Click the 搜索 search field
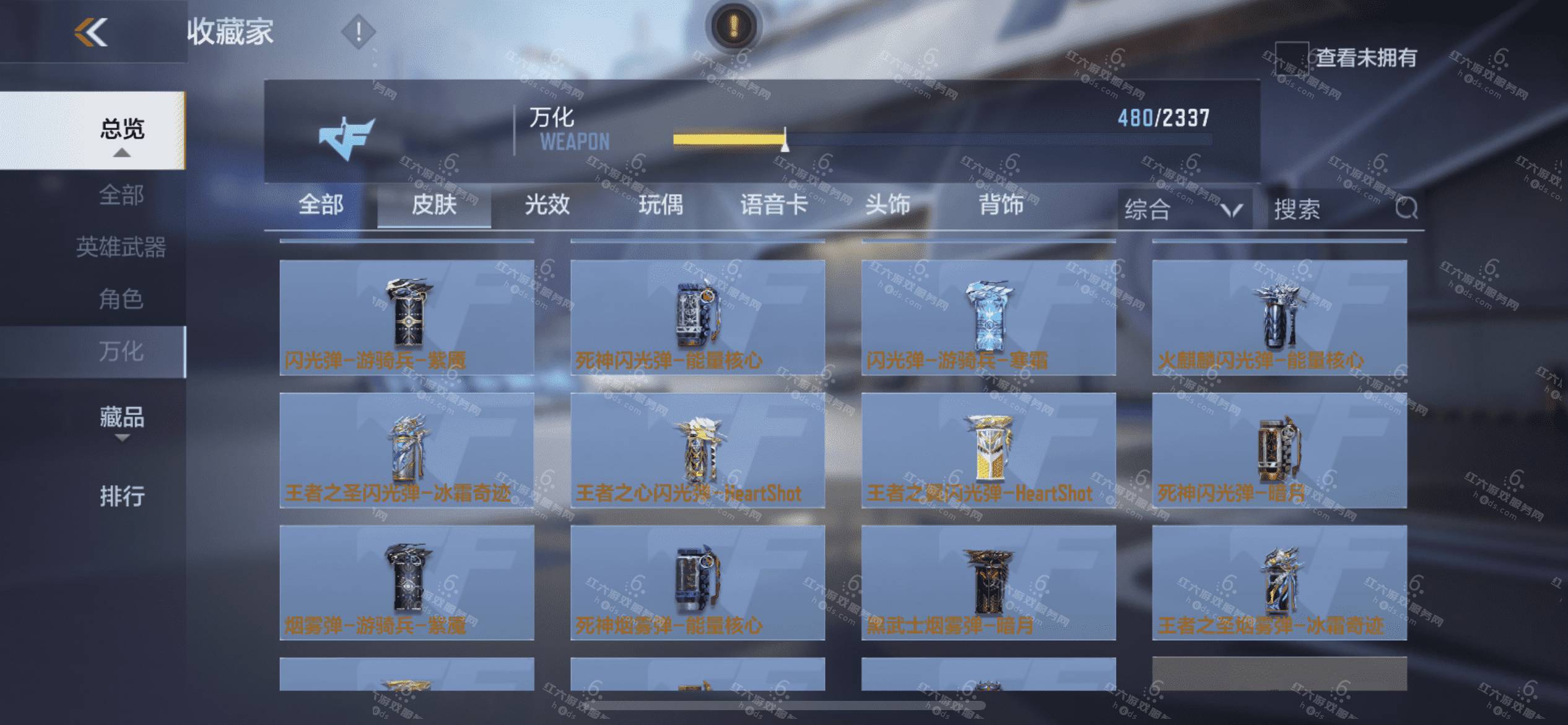This screenshot has width=1568, height=725. pos(1331,209)
